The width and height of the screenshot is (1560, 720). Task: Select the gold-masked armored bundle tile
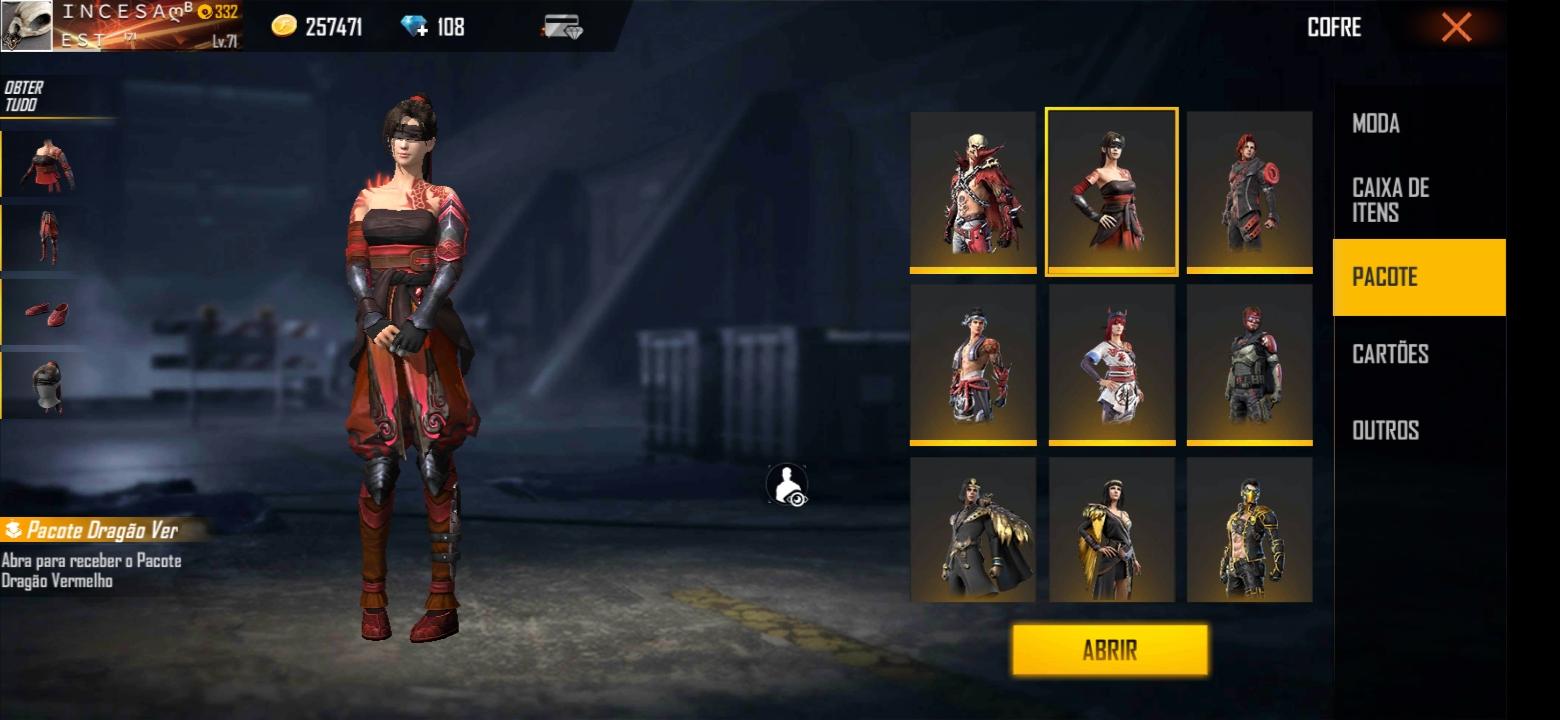[x=1249, y=530]
